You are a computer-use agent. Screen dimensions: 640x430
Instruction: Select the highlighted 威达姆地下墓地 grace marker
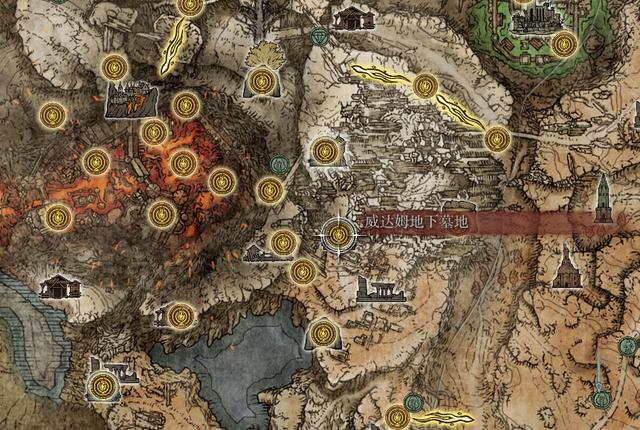339,235
